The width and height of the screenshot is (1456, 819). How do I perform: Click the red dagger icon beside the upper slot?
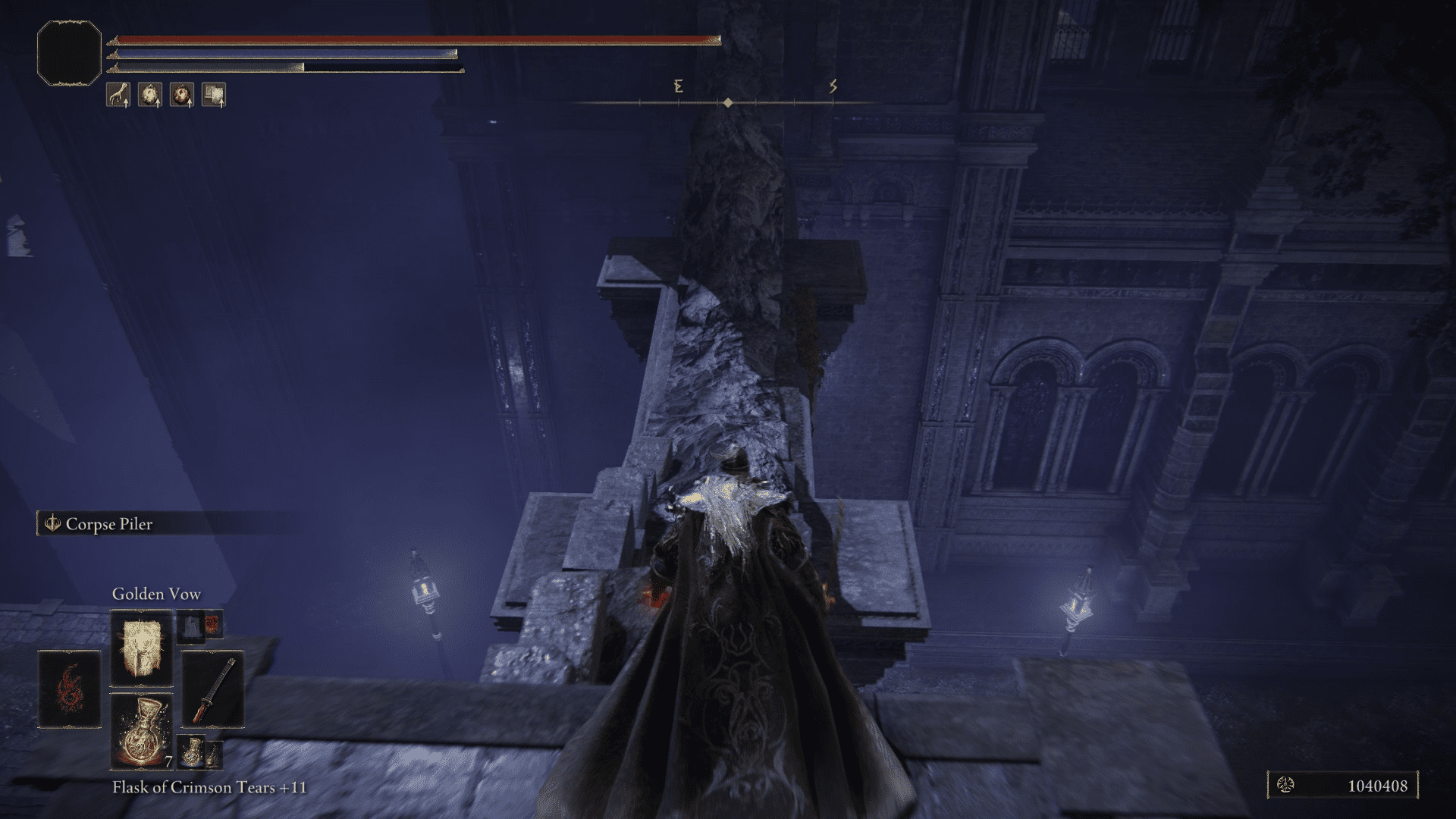pos(212,624)
